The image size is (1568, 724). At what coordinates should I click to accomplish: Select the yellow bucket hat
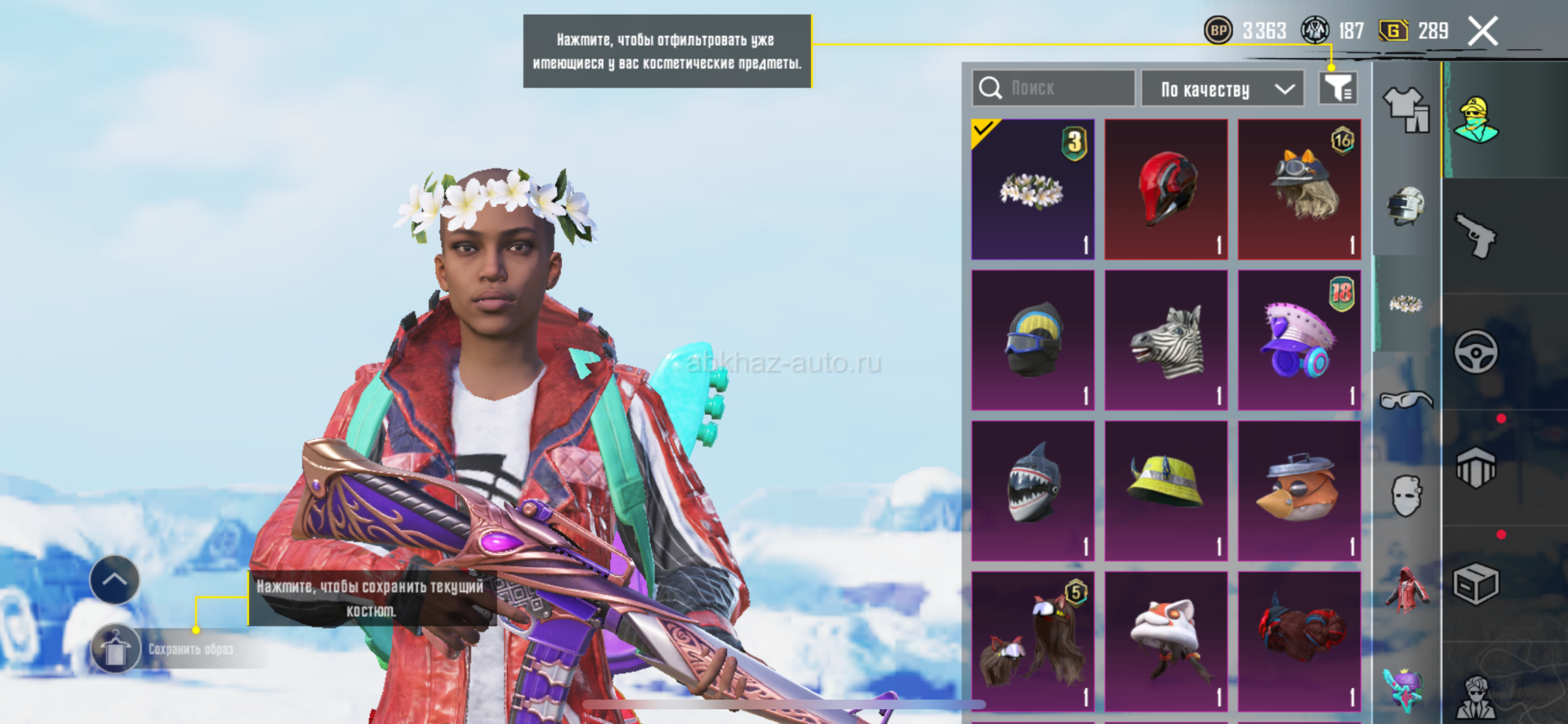[1166, 491]
